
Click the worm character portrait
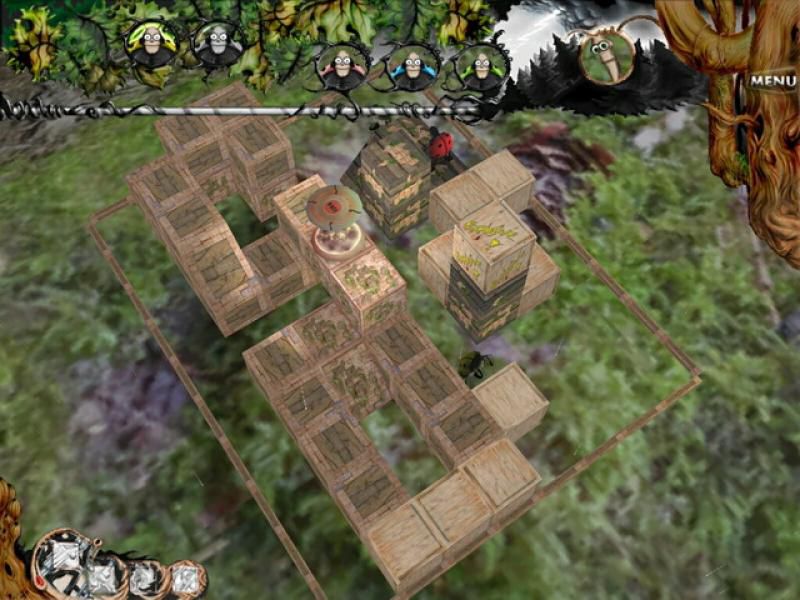click(x=605, y=53)
